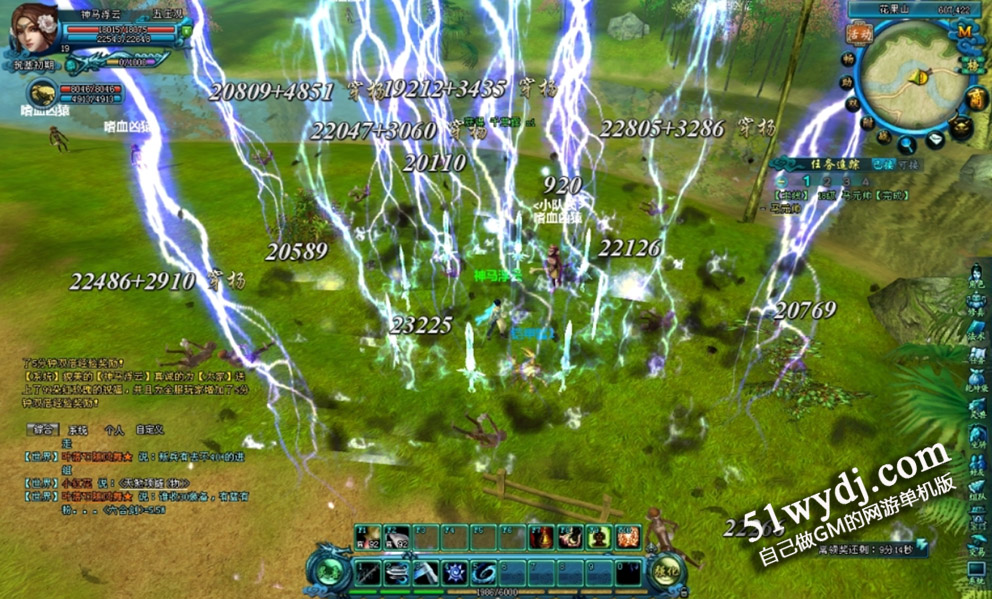
Task: Use the blue spiked orb skill
Action: [456, 573]
